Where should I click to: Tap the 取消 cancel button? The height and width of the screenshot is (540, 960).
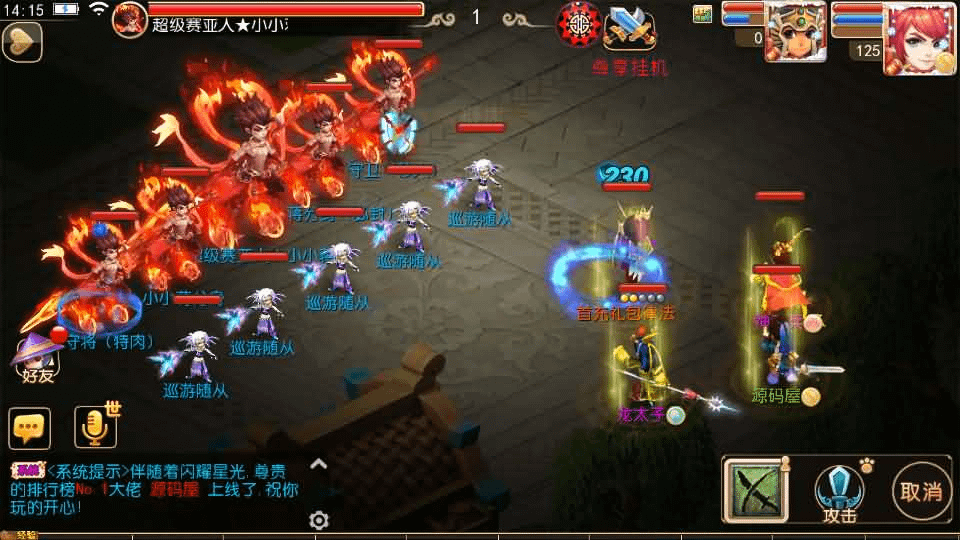point(921,491)
